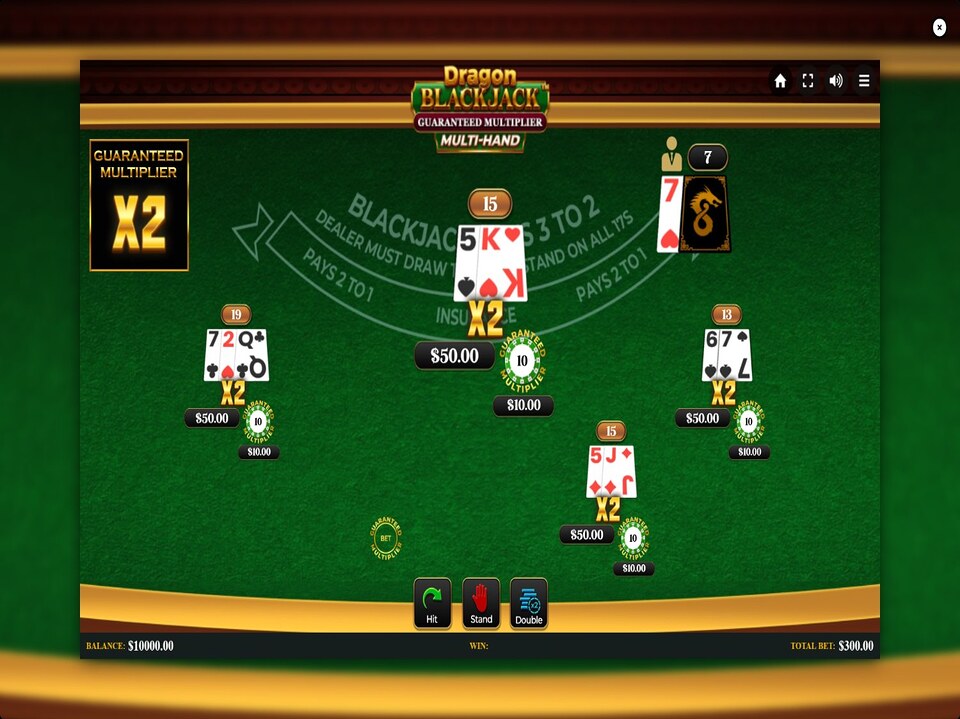Hit to draw another card

click(x=432, y=604)
